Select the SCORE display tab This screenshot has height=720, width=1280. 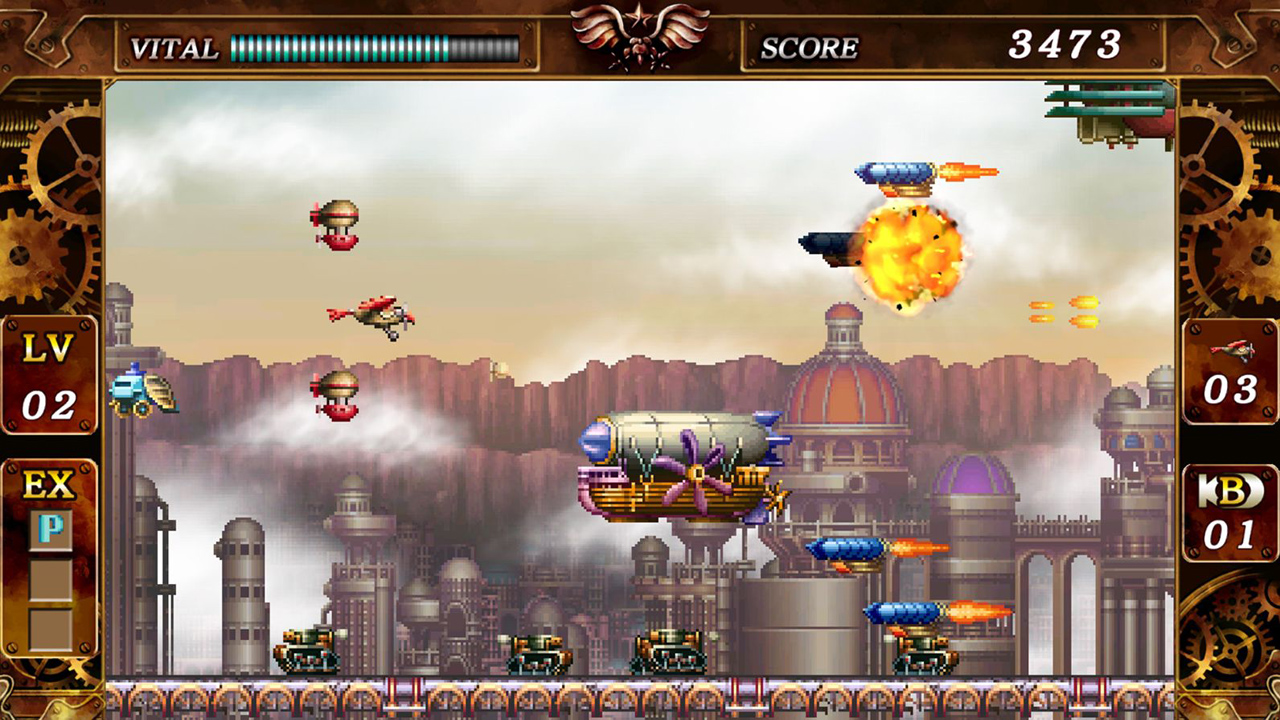(810, 46)
